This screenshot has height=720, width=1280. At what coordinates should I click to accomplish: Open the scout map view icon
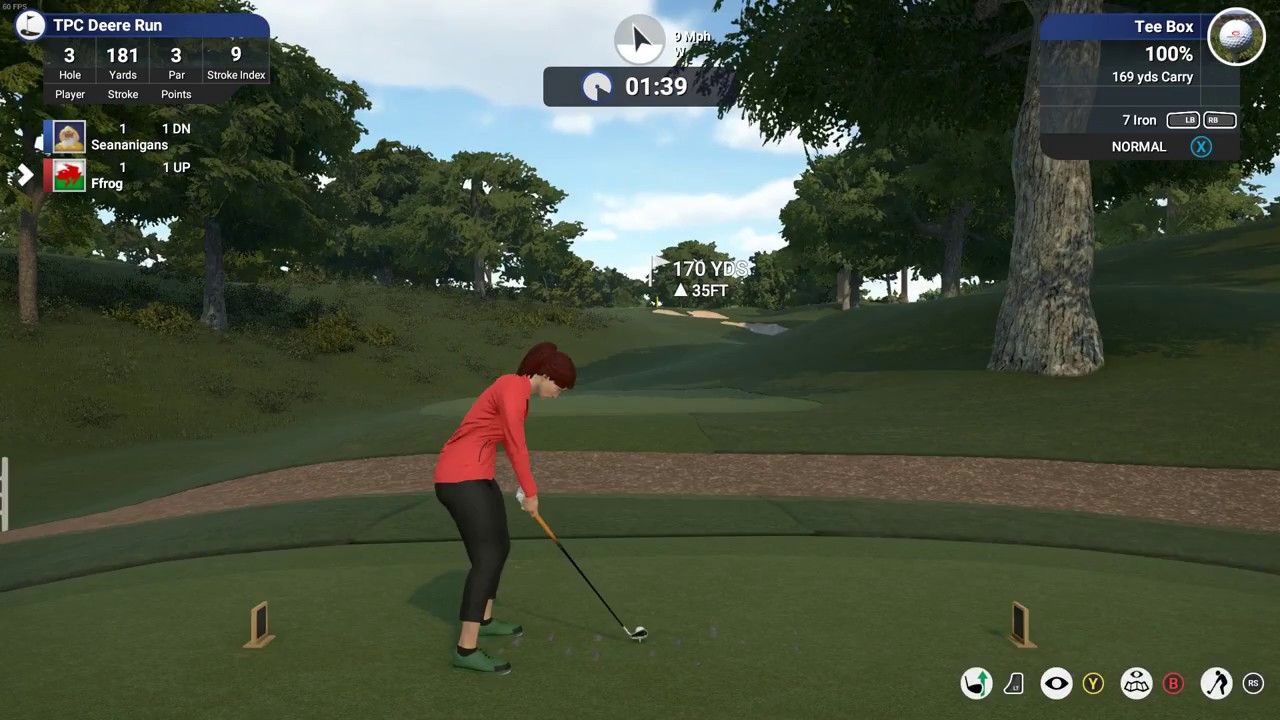1136,683
